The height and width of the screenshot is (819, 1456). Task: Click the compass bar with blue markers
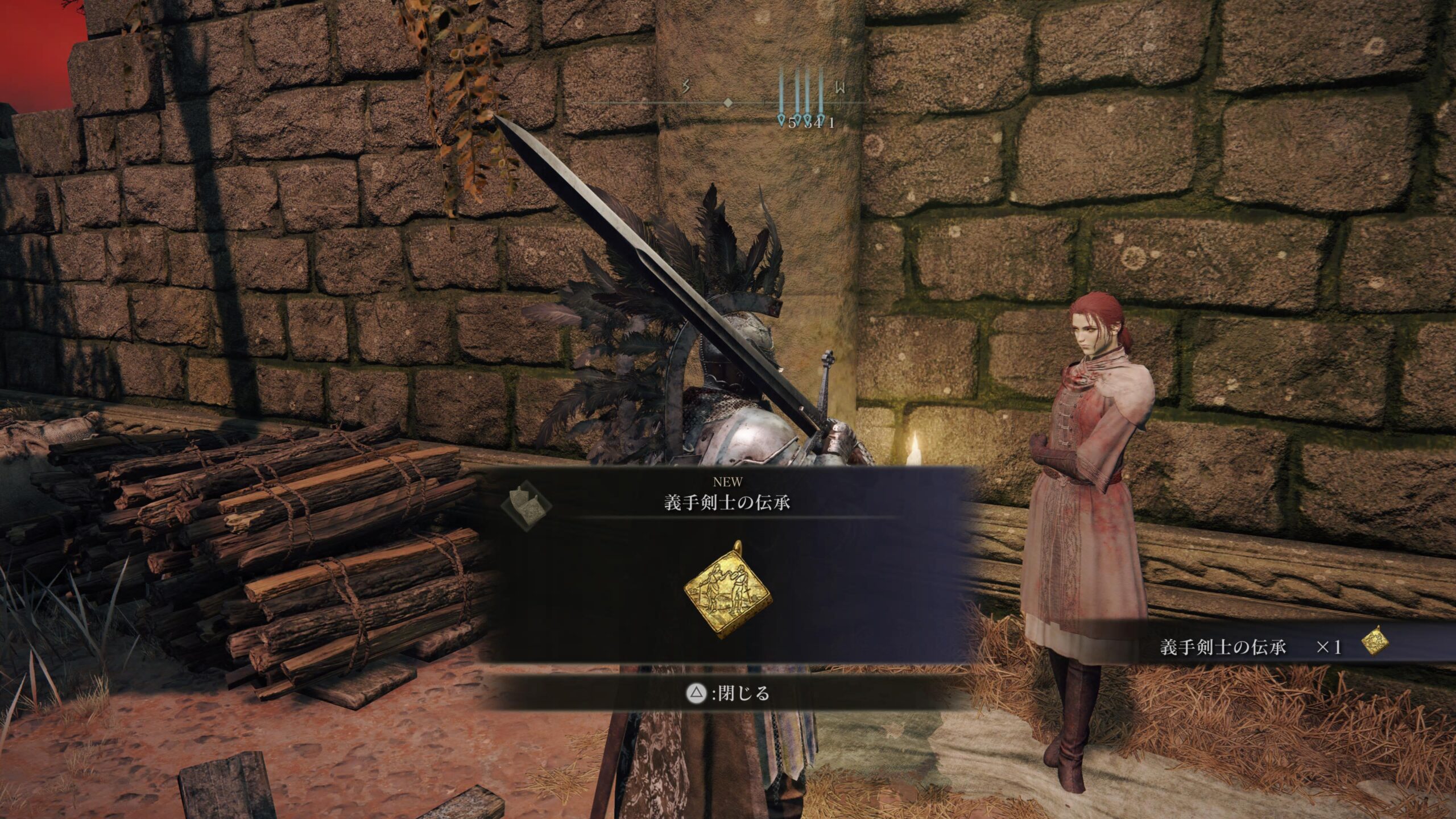(x=728, y=103)
